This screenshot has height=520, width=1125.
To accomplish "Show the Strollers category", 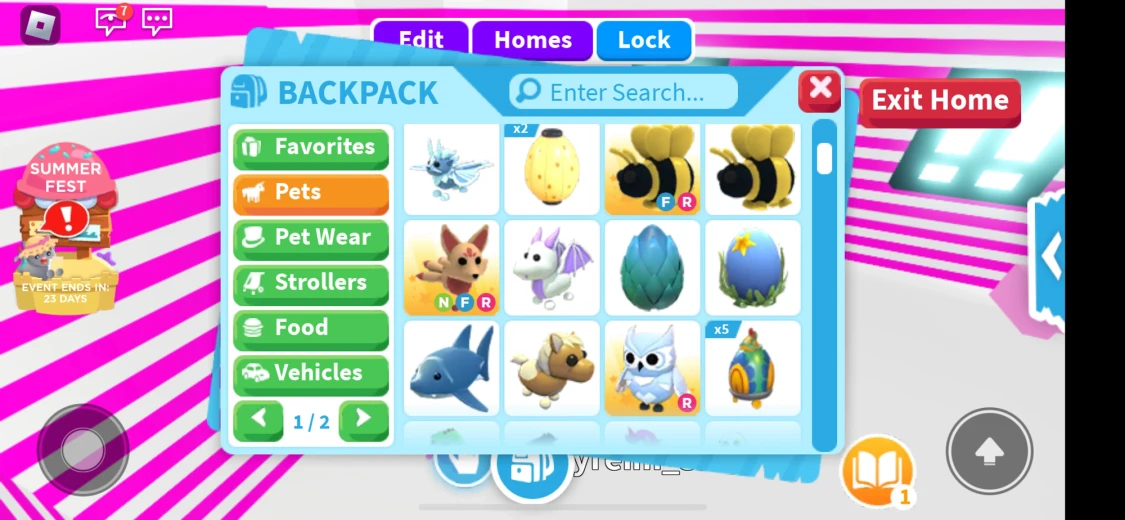I will coord(311,283).
